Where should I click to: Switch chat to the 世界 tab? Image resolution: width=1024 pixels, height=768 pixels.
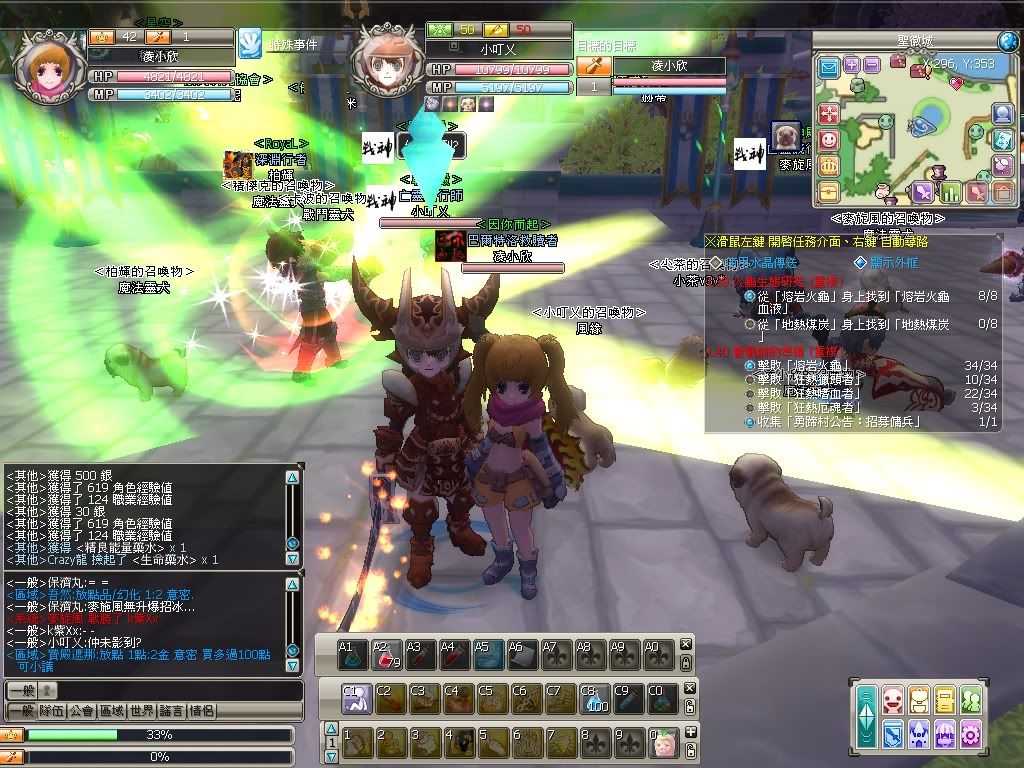(142, 711)
